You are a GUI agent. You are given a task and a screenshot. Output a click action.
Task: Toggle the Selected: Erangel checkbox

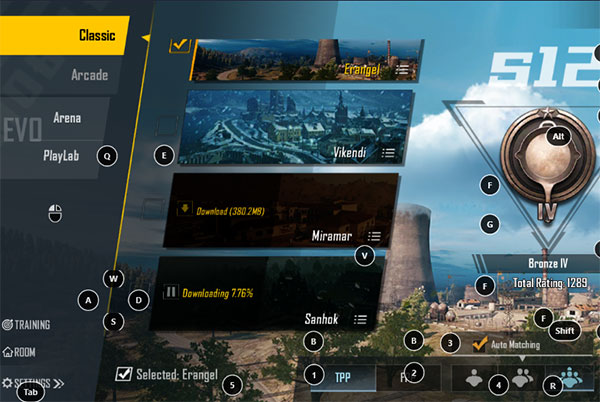click(x=124, y=373)
